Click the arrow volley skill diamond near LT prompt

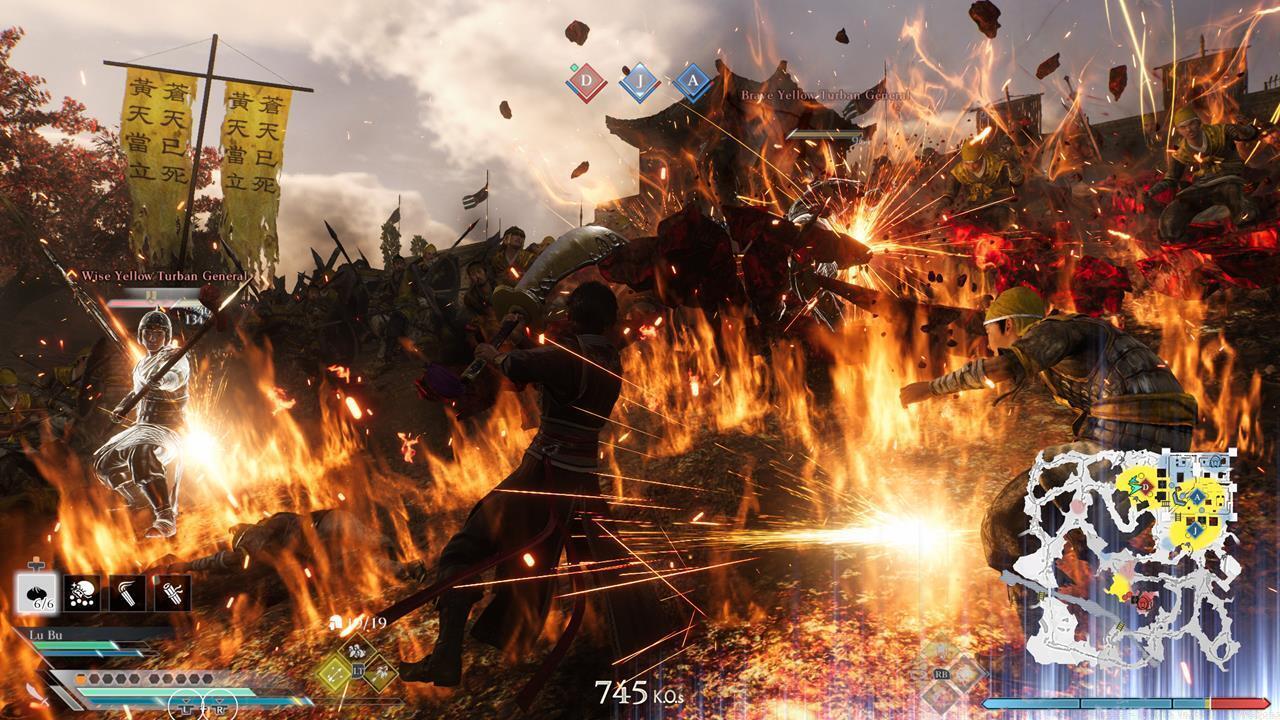(332, 674)
